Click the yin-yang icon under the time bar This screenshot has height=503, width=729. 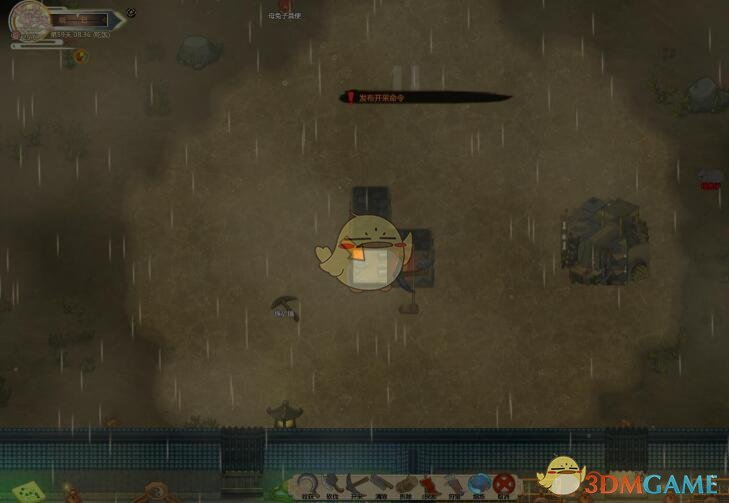coord(81,56)
